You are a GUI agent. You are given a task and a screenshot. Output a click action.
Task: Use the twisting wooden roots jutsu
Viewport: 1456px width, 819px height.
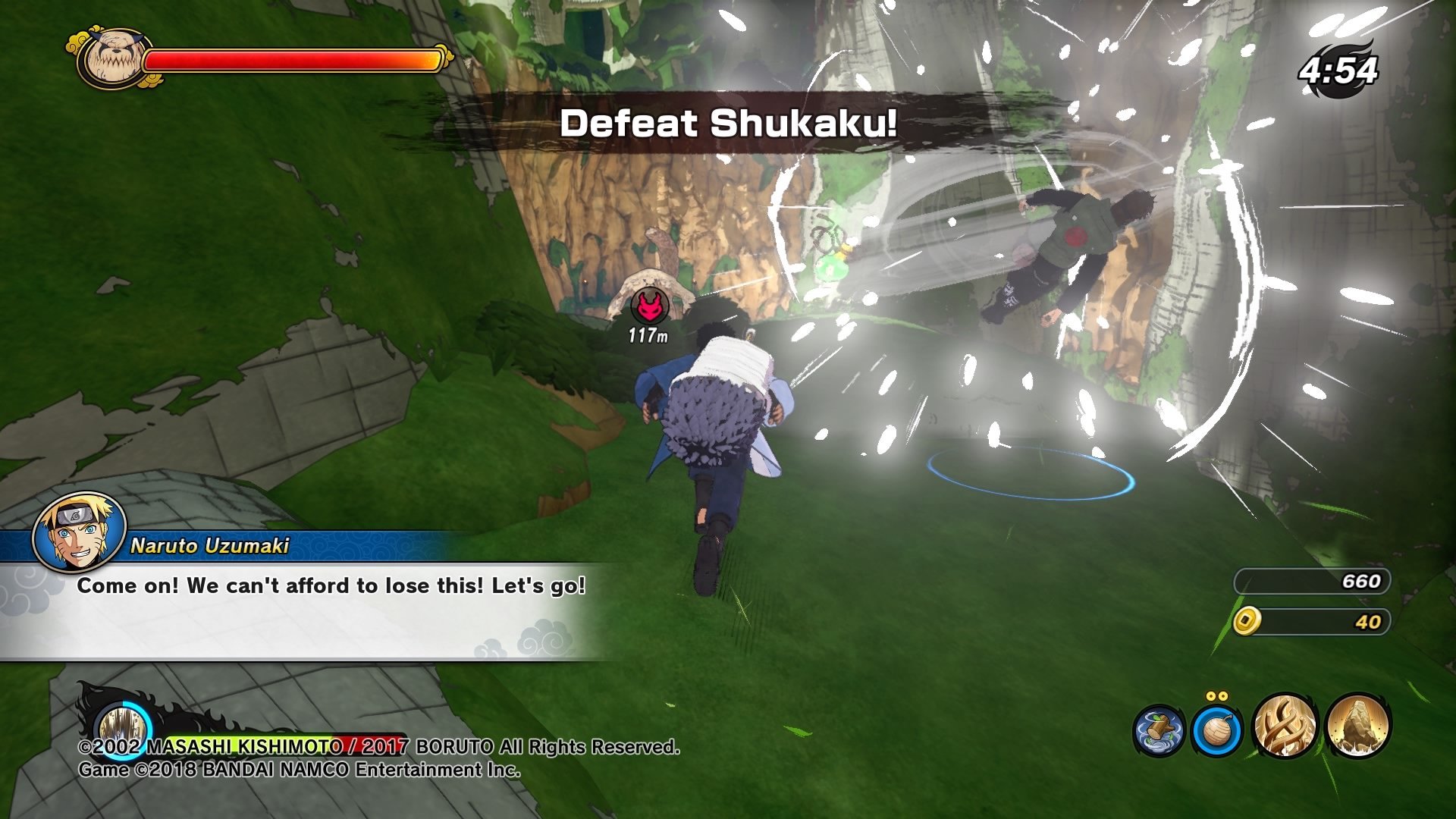(x=1285, y=726)
